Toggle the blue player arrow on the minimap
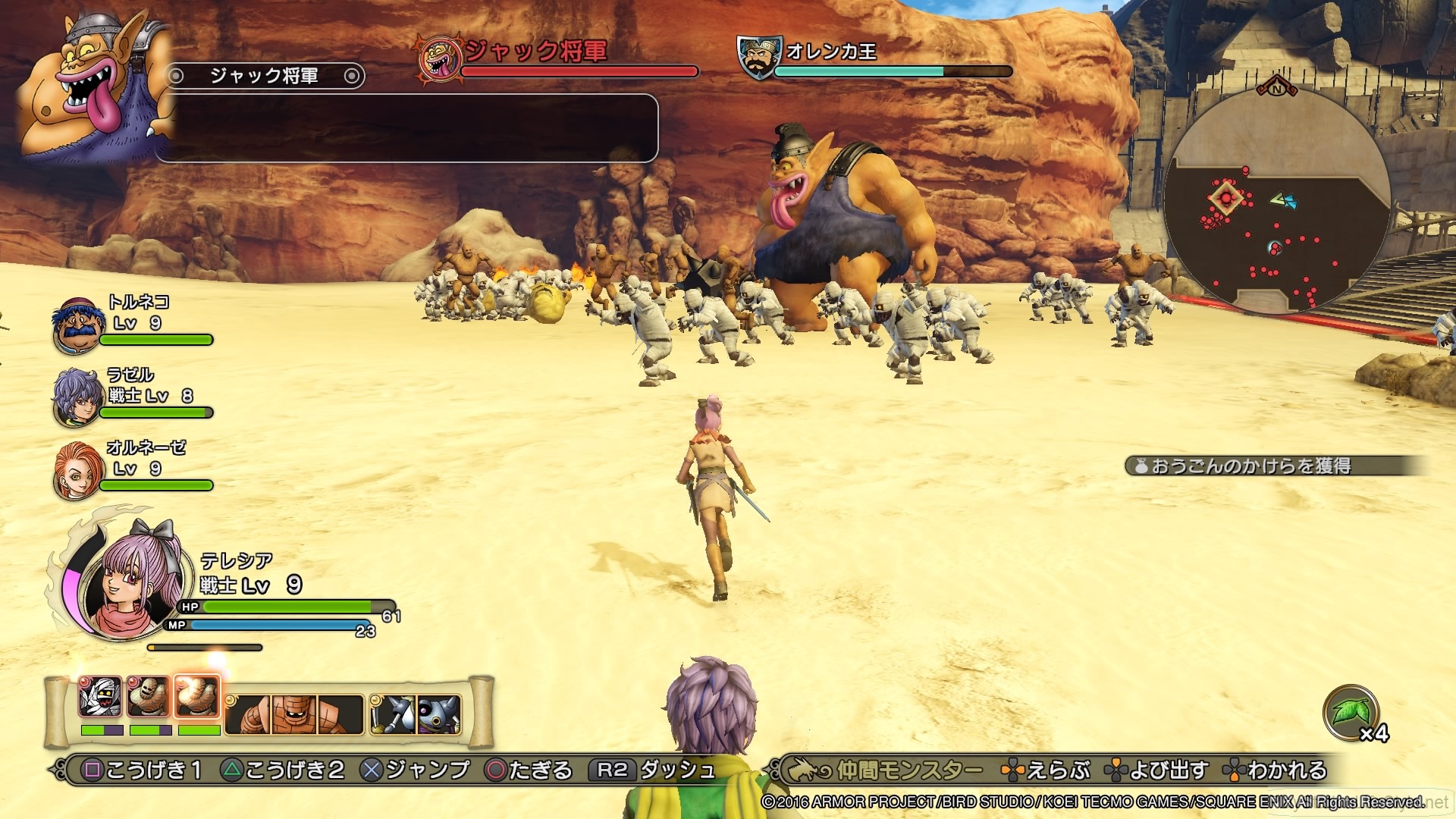 1291,202
